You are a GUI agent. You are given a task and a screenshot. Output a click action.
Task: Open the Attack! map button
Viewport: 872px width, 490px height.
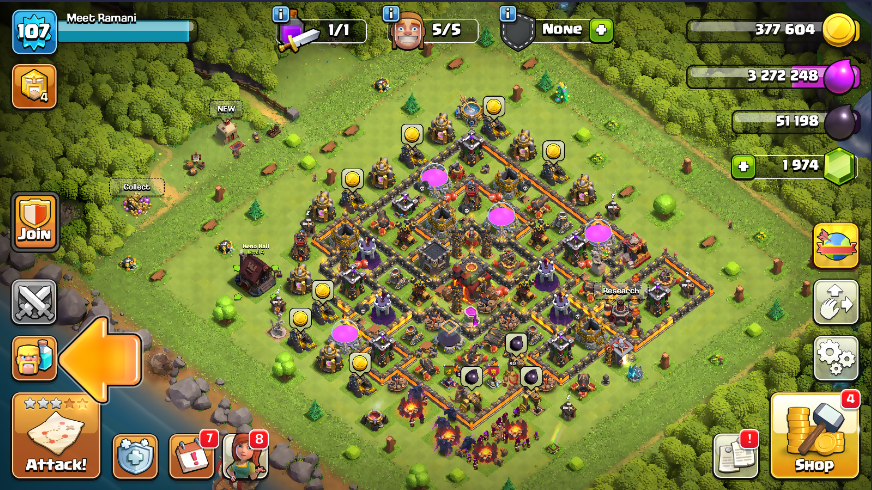[x=56, y=437]
